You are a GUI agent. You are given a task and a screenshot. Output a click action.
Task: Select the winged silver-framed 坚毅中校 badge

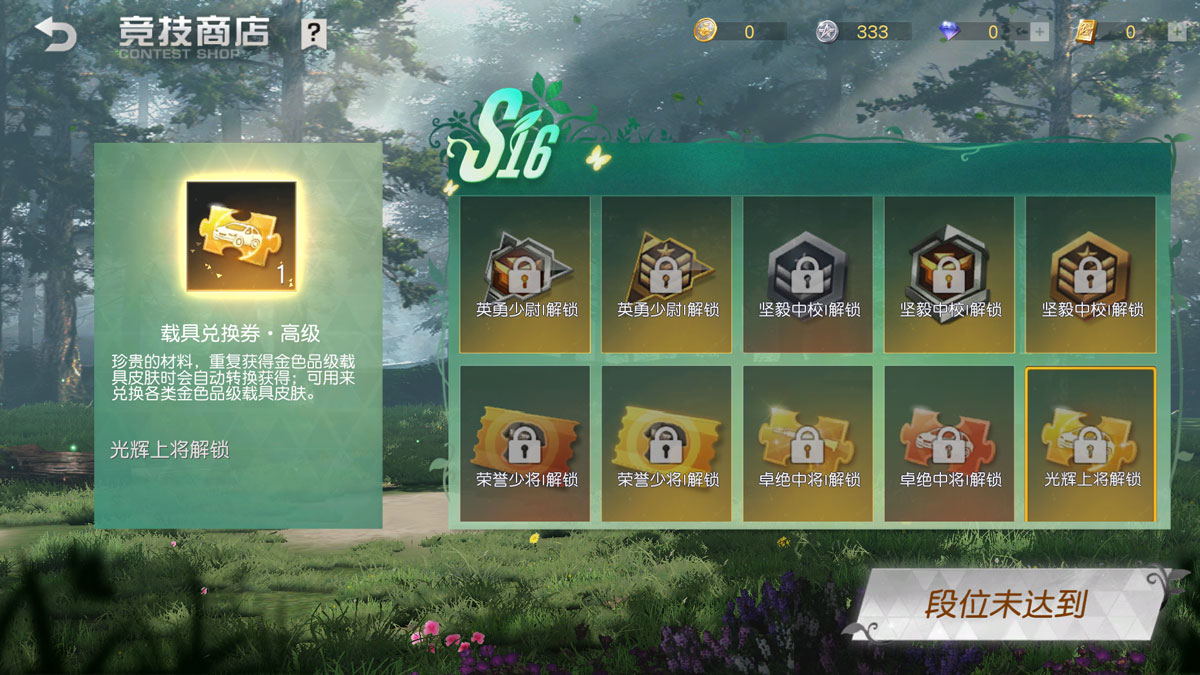click(949, 274)
